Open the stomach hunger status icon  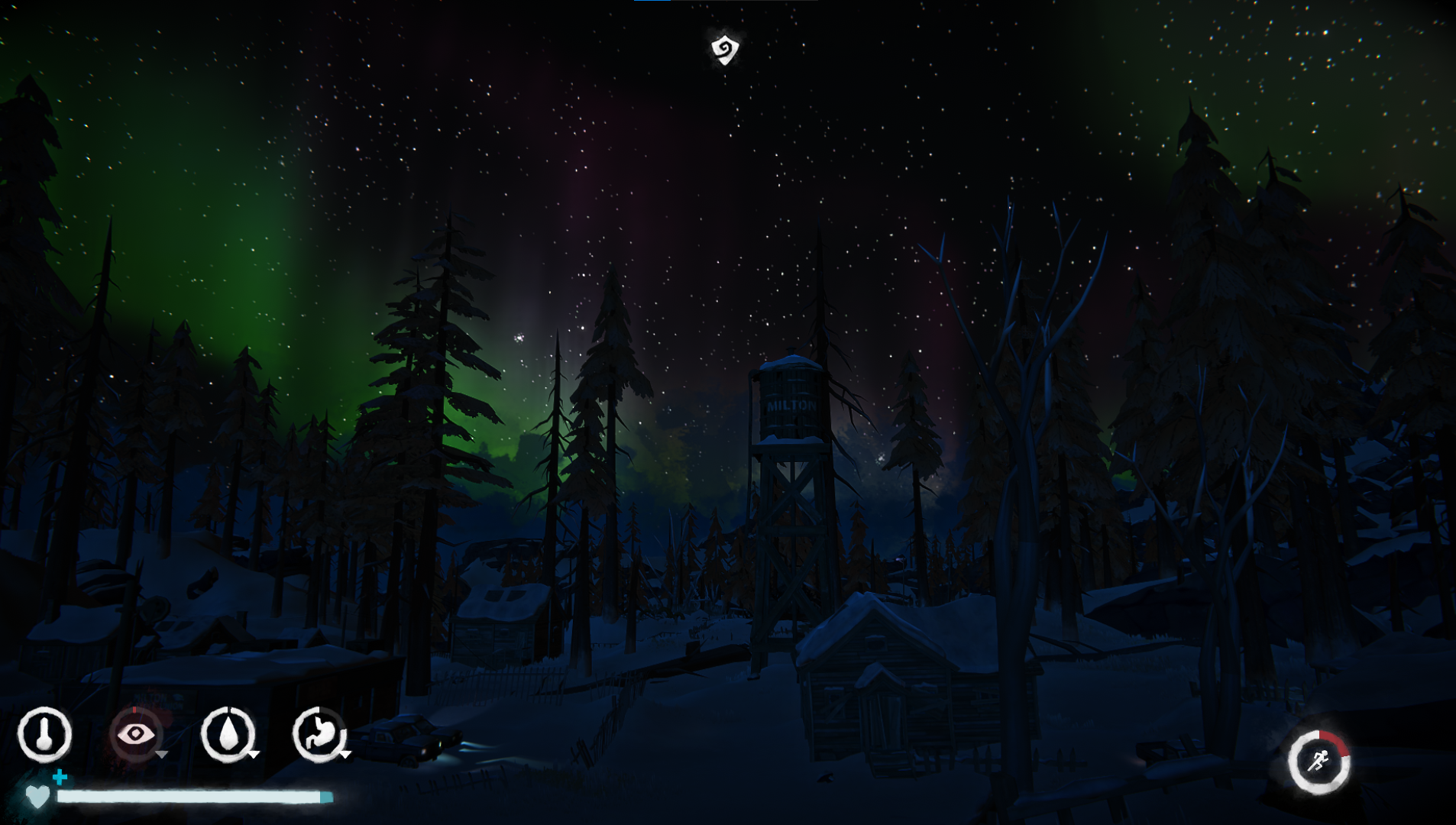(x=319, y=735)
